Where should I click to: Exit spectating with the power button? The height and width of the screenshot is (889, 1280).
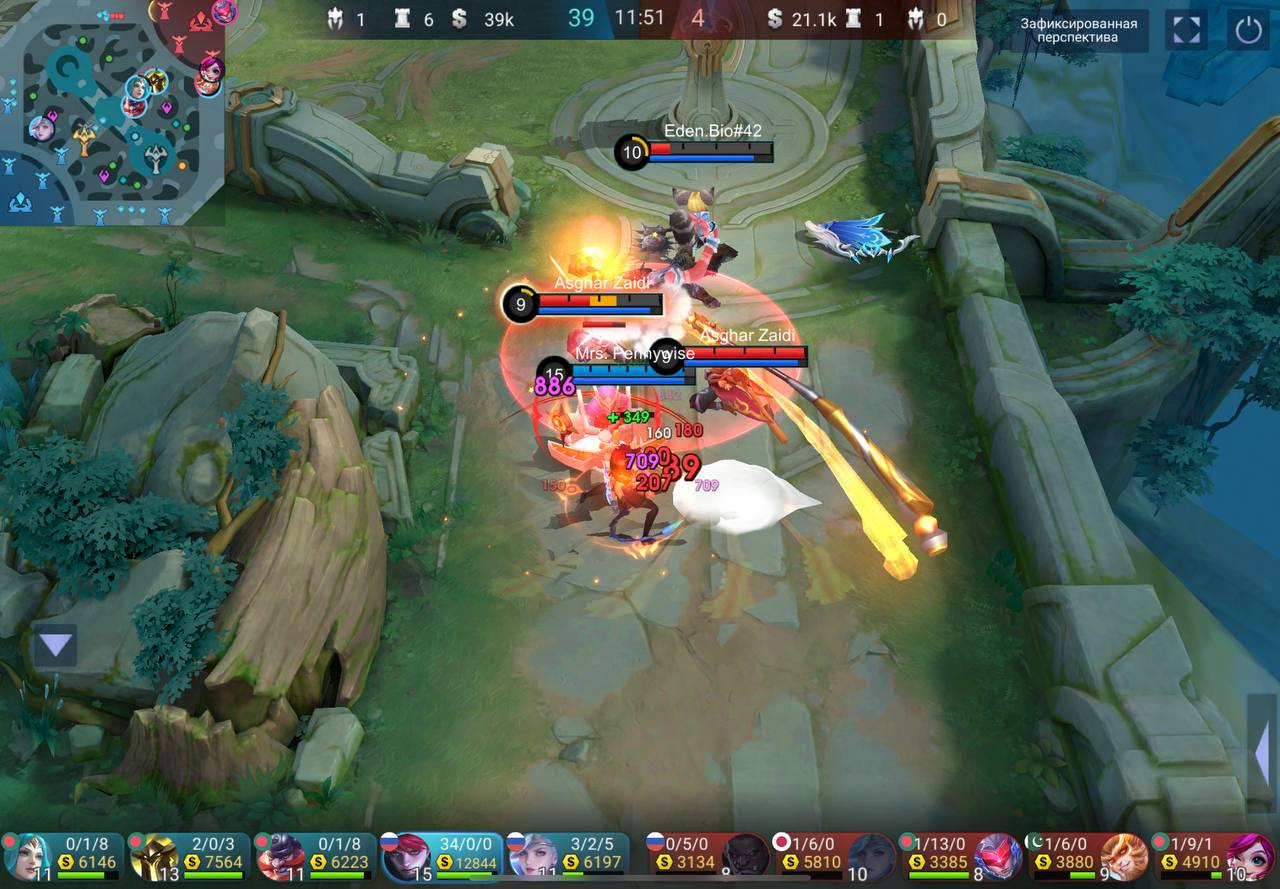pyautogui.click(x=1248, y=30)
